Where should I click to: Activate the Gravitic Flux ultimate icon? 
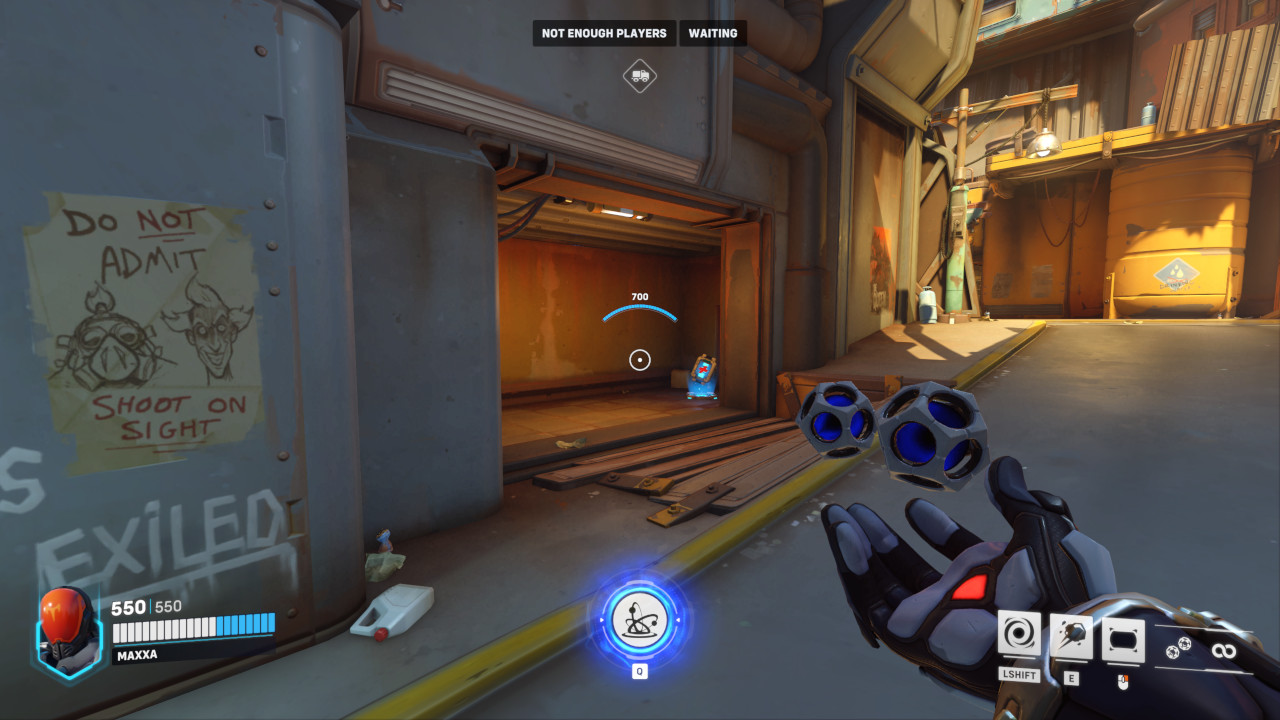pyautogui.click(x=638, y=620)
